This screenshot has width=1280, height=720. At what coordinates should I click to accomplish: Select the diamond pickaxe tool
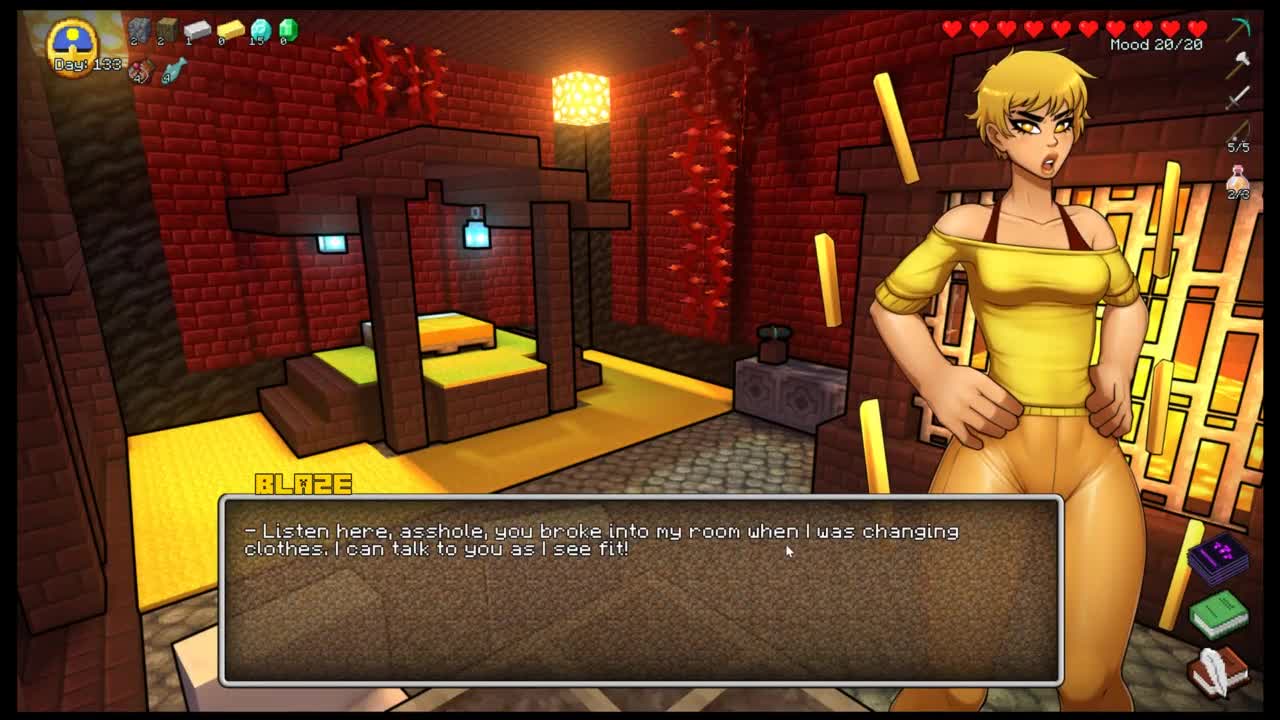(x=1240, y=29)
